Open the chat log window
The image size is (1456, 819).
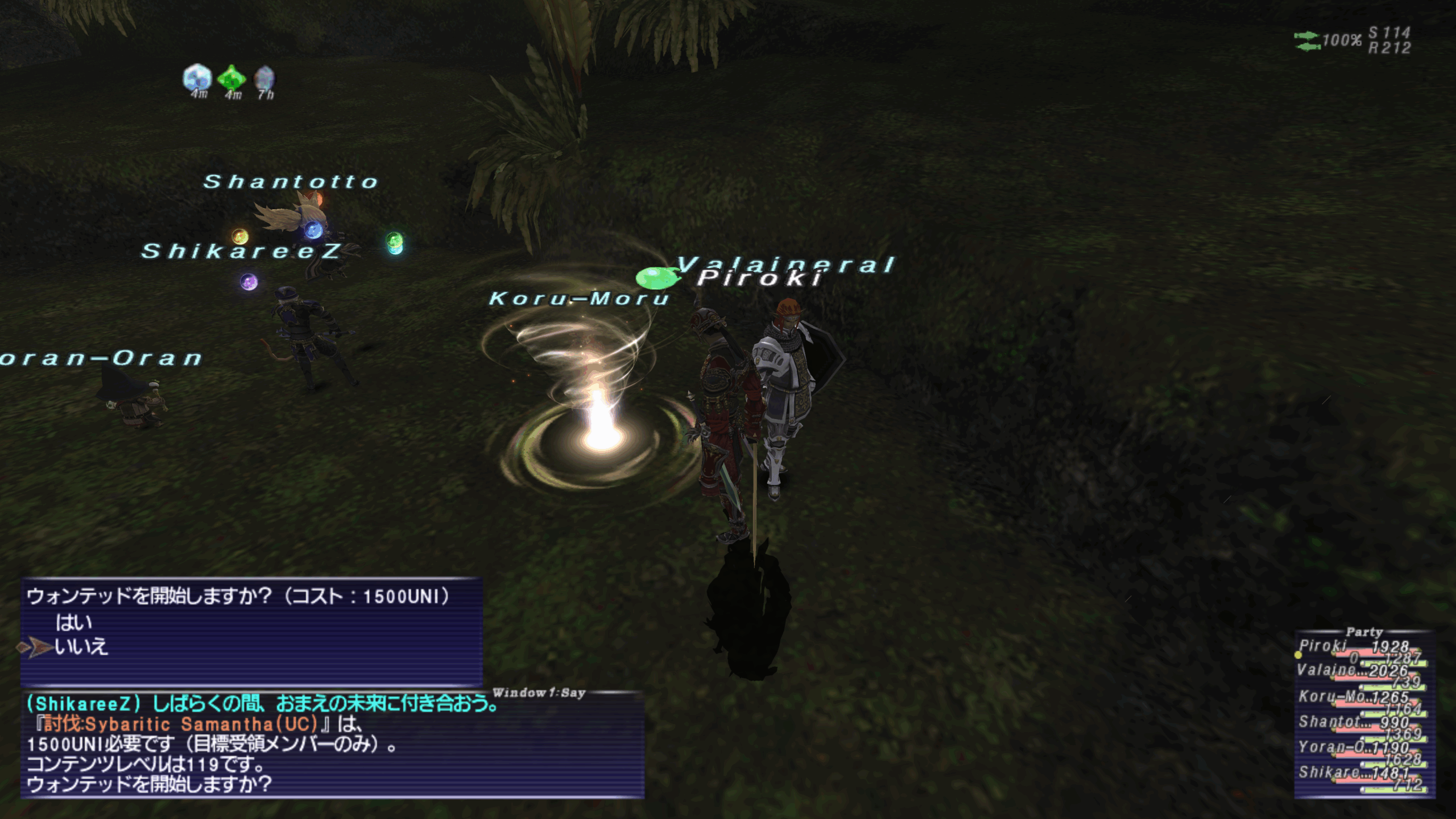(332, 745)
